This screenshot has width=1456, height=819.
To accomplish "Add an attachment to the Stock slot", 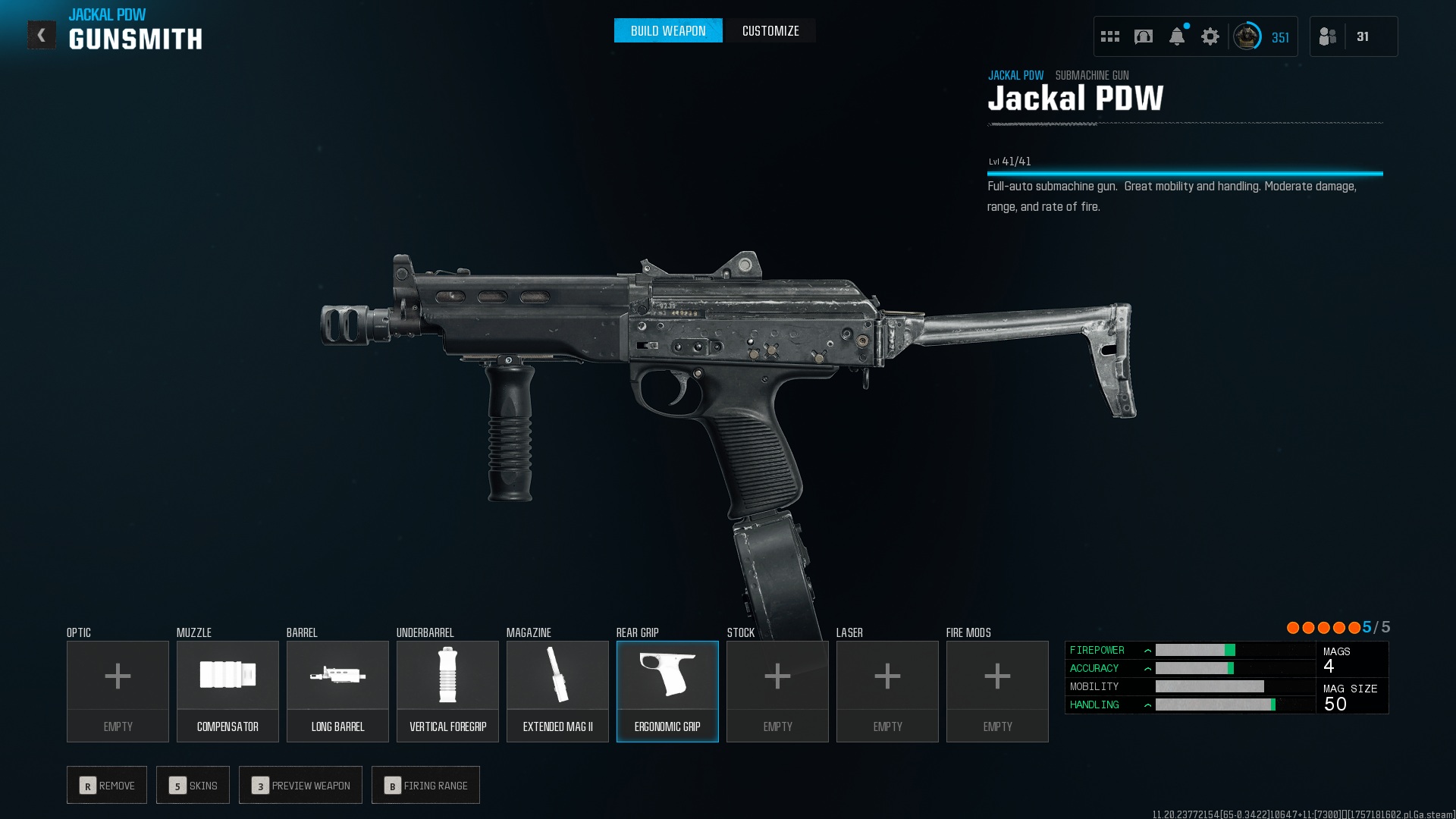I will pyautogui.click(x=777, y=691).
